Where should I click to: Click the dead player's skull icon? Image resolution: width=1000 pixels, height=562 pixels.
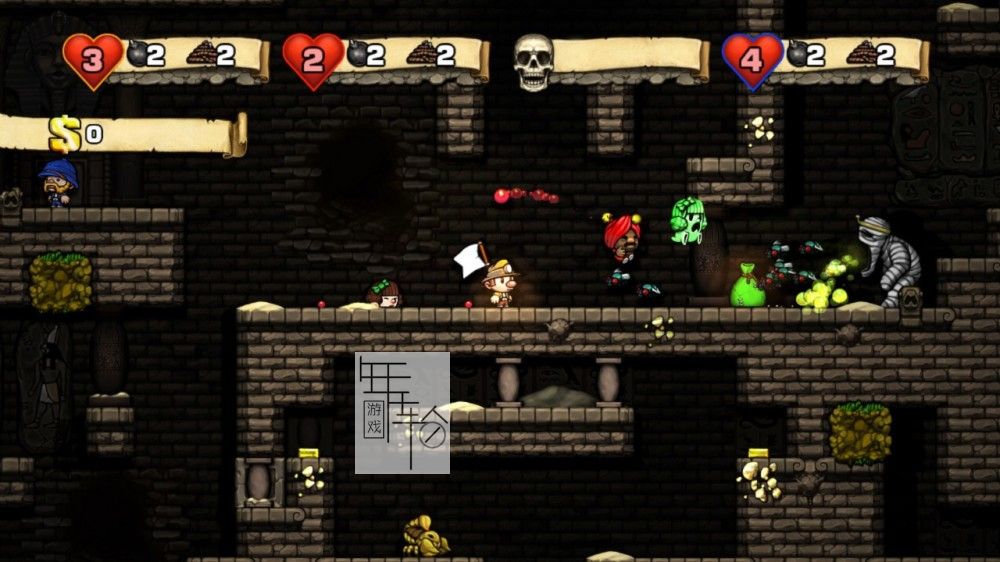[533, 62]
